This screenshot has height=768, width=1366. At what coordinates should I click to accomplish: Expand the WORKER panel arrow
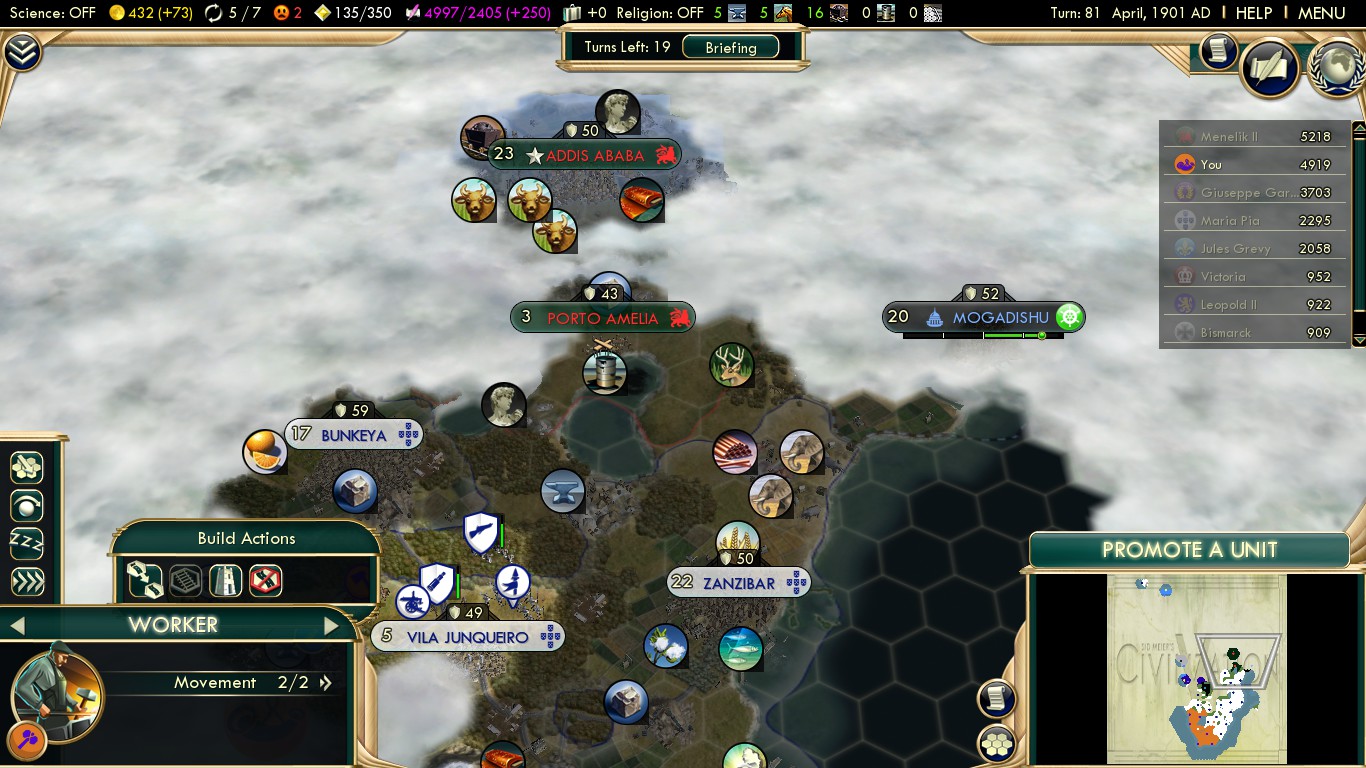point(332,624)
